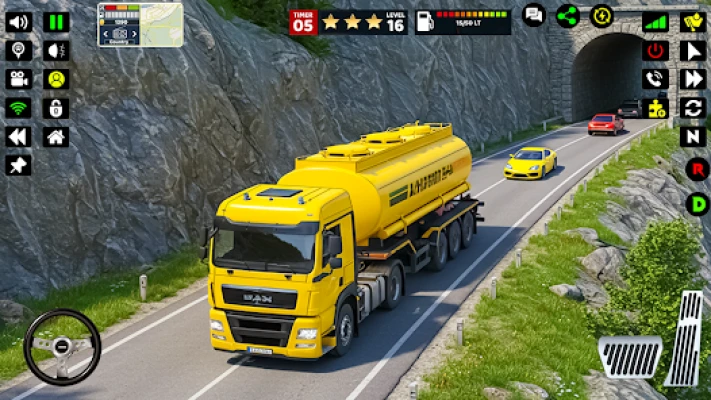Click the yellow driver profile icon

click(57, 79)
